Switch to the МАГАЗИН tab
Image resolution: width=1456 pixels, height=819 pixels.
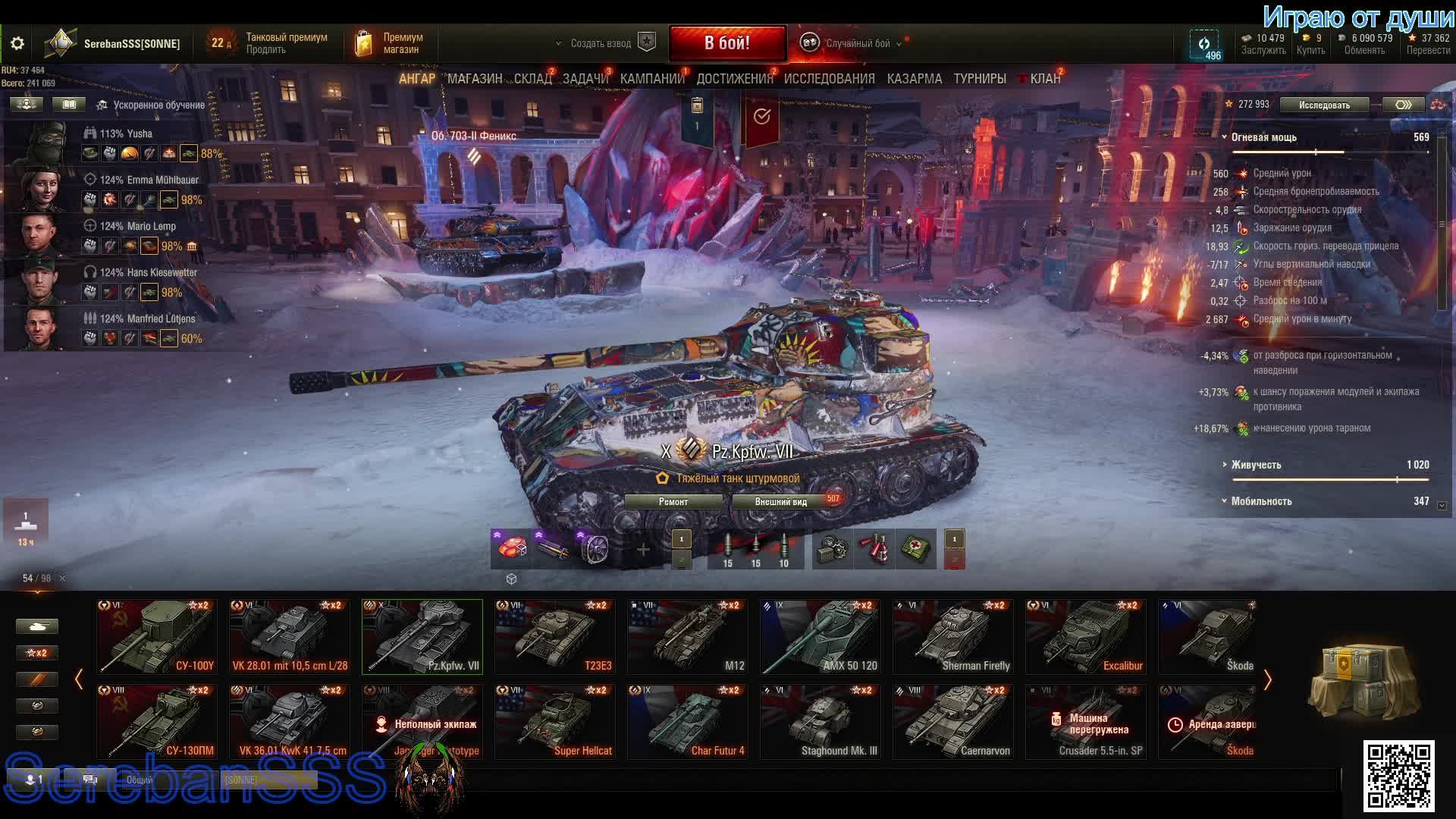pos(475,79)
